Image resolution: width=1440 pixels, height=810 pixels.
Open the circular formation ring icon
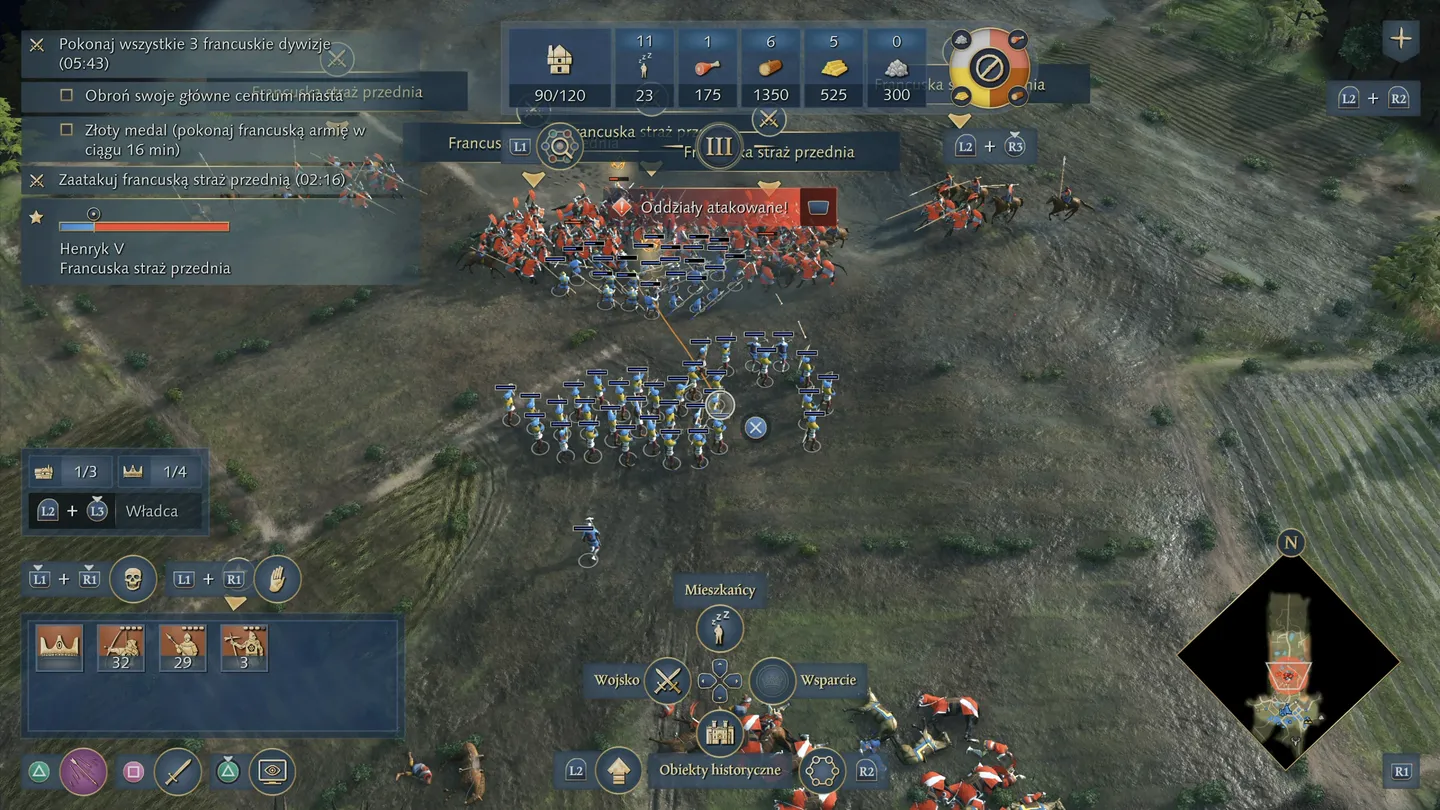click(822, 771)
